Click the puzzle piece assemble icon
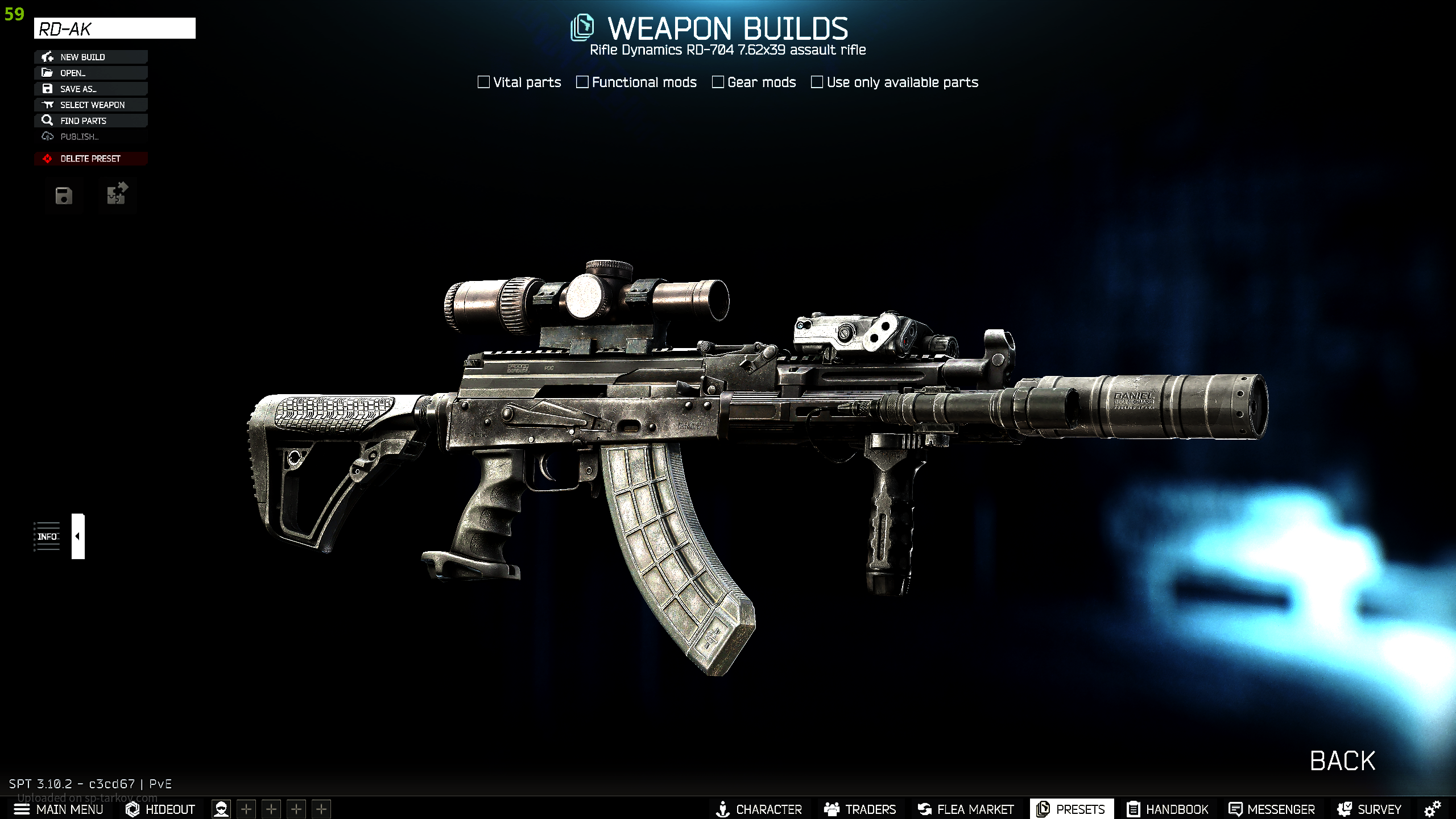The image size is (1456, 819). pyautogui.click(x=117, y=194)
